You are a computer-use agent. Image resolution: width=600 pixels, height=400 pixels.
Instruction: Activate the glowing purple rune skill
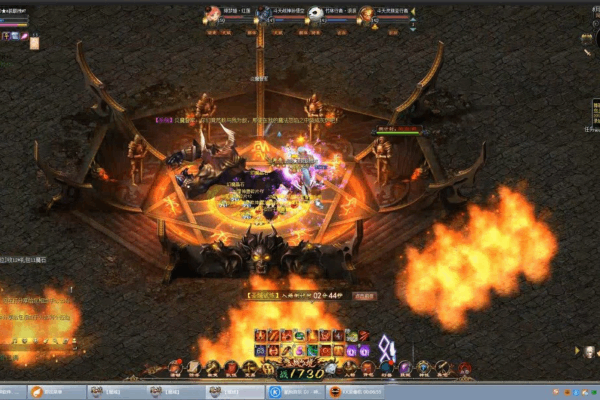(x=386, y=348)
